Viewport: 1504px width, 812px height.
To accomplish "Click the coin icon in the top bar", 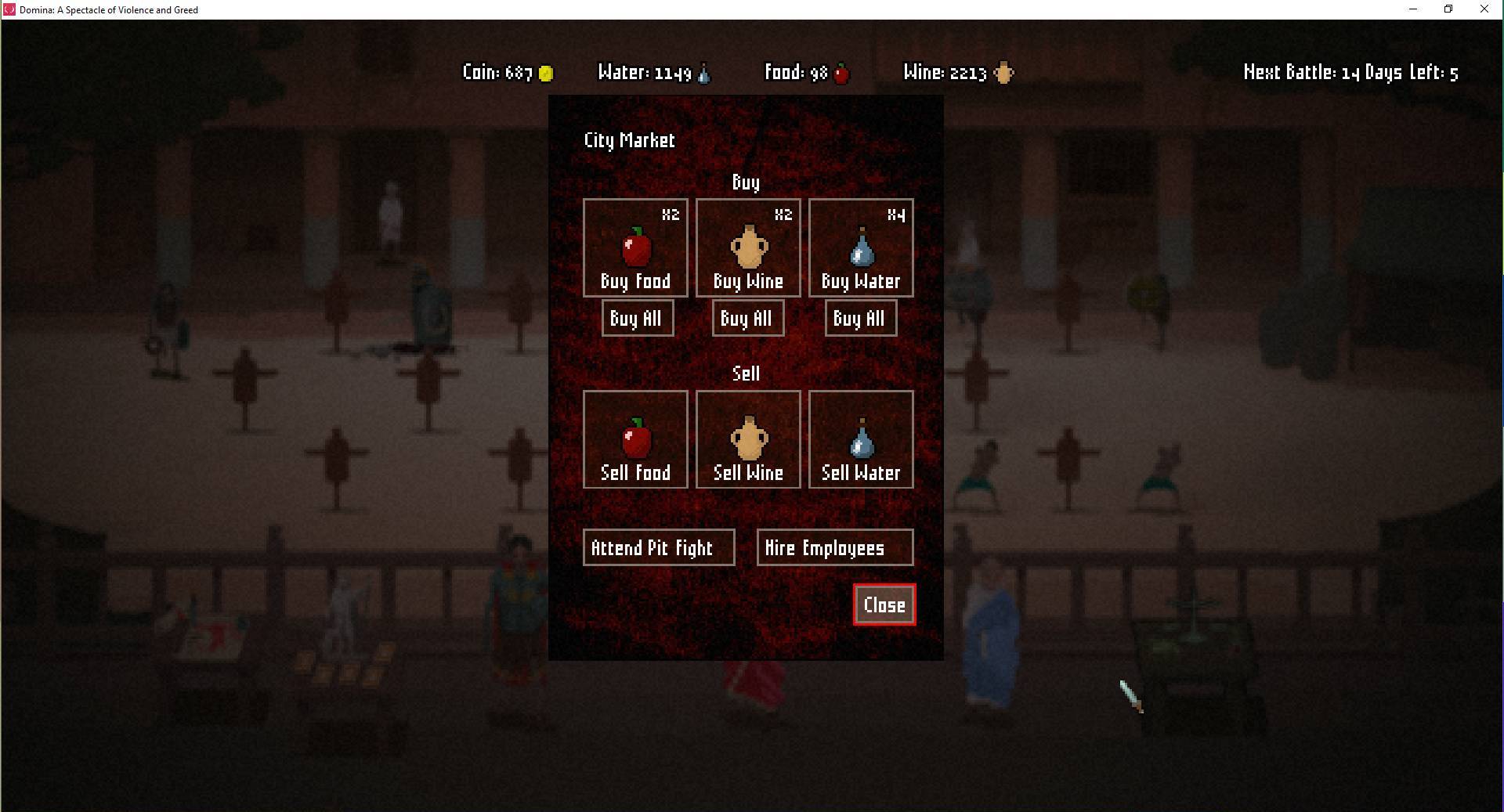I will click(x=545, y=73).
